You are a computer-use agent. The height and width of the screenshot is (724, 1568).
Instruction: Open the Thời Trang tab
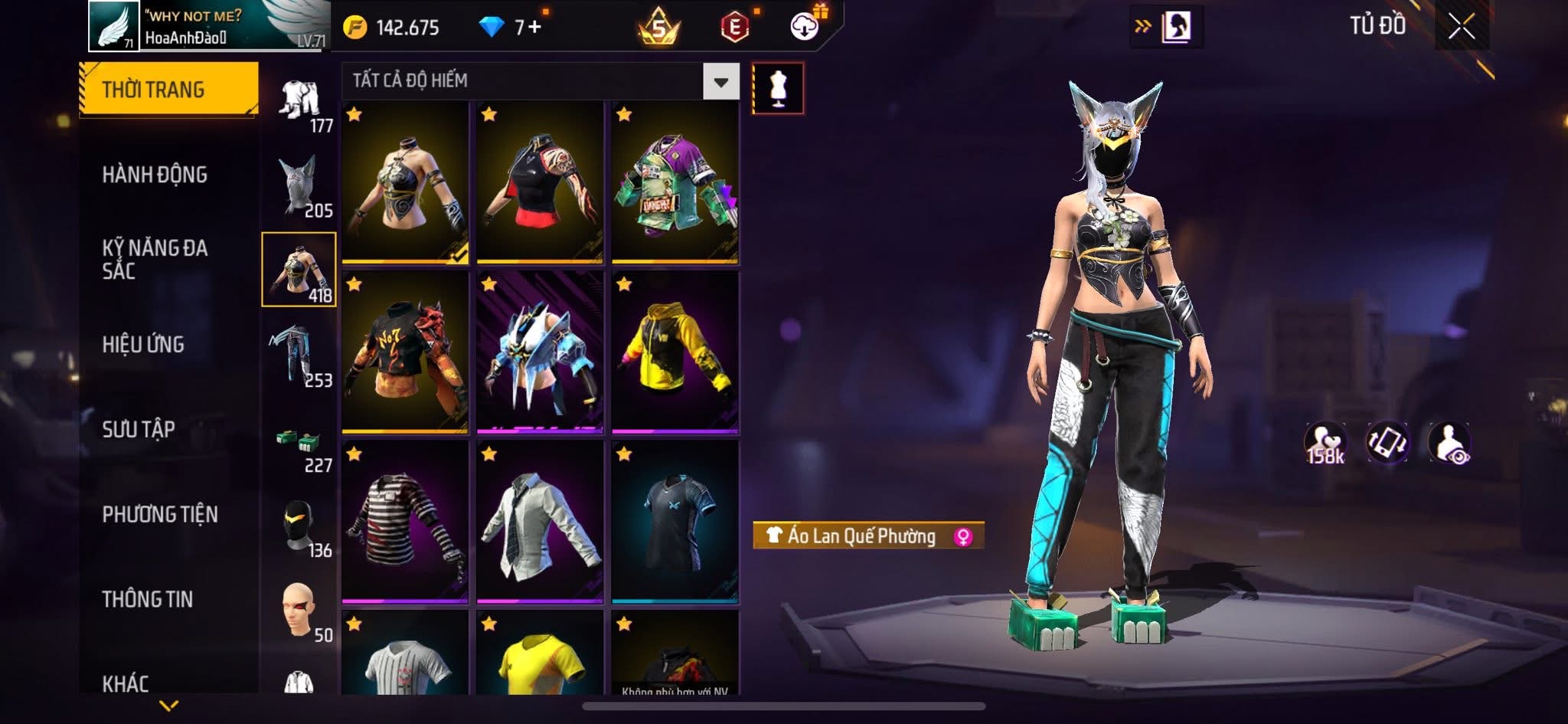click(168, 90)
